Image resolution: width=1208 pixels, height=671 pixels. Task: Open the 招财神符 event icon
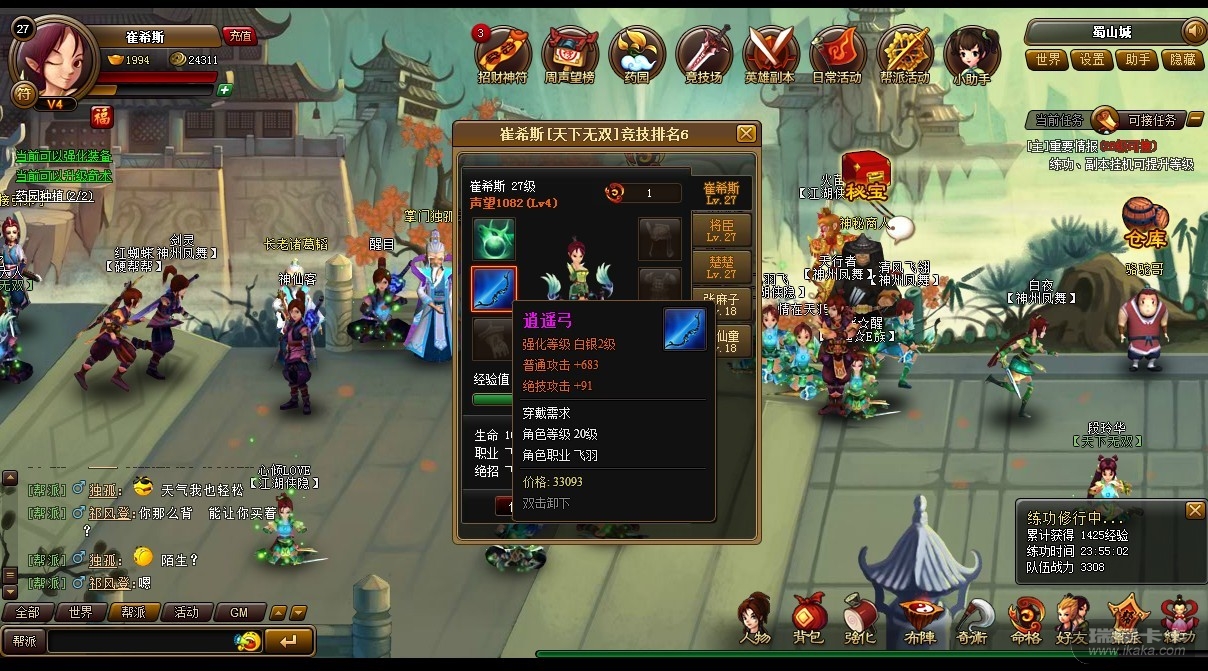503,53
